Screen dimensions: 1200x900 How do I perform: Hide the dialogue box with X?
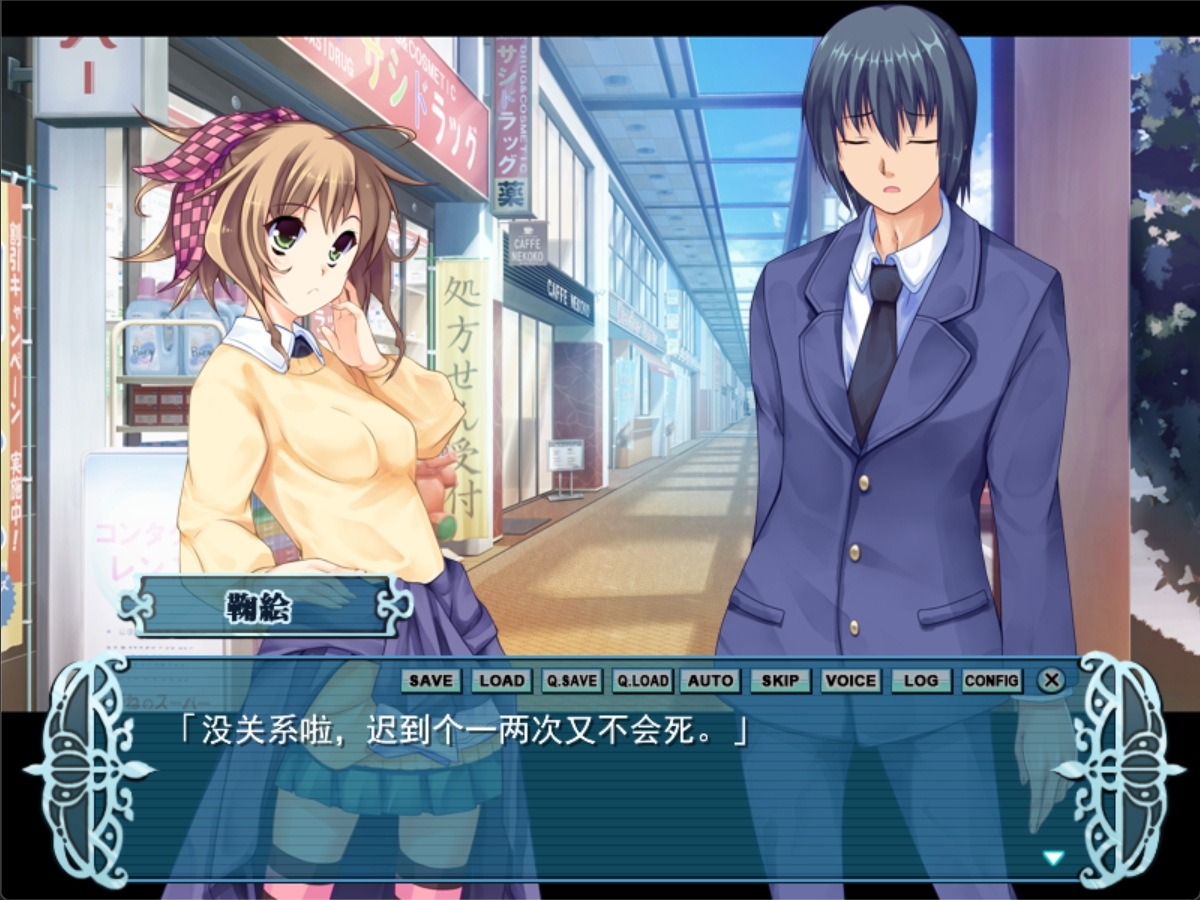pyautogui.click(x=1051, y=681)
